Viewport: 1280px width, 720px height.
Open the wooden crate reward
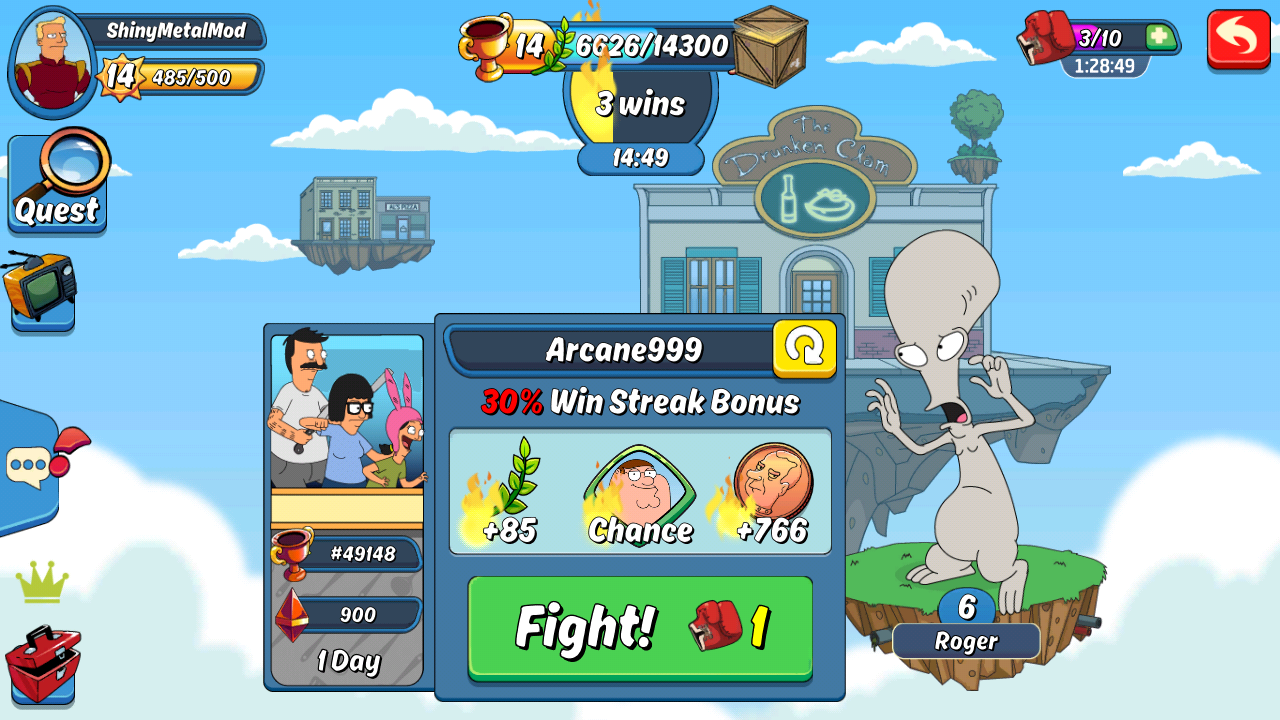click(x=770, y=46)
